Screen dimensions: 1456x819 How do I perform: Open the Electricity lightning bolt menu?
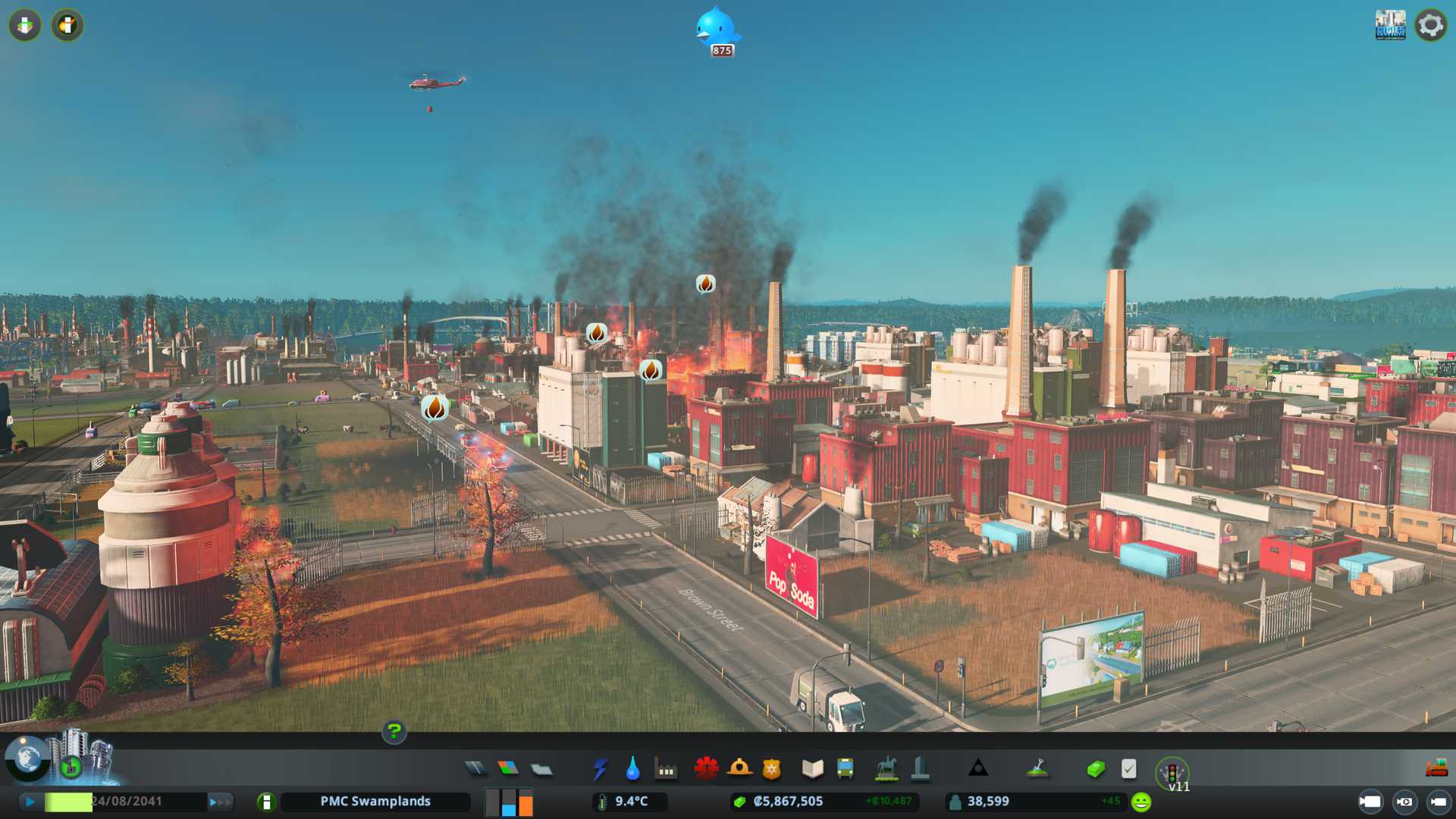click(600, 769)
